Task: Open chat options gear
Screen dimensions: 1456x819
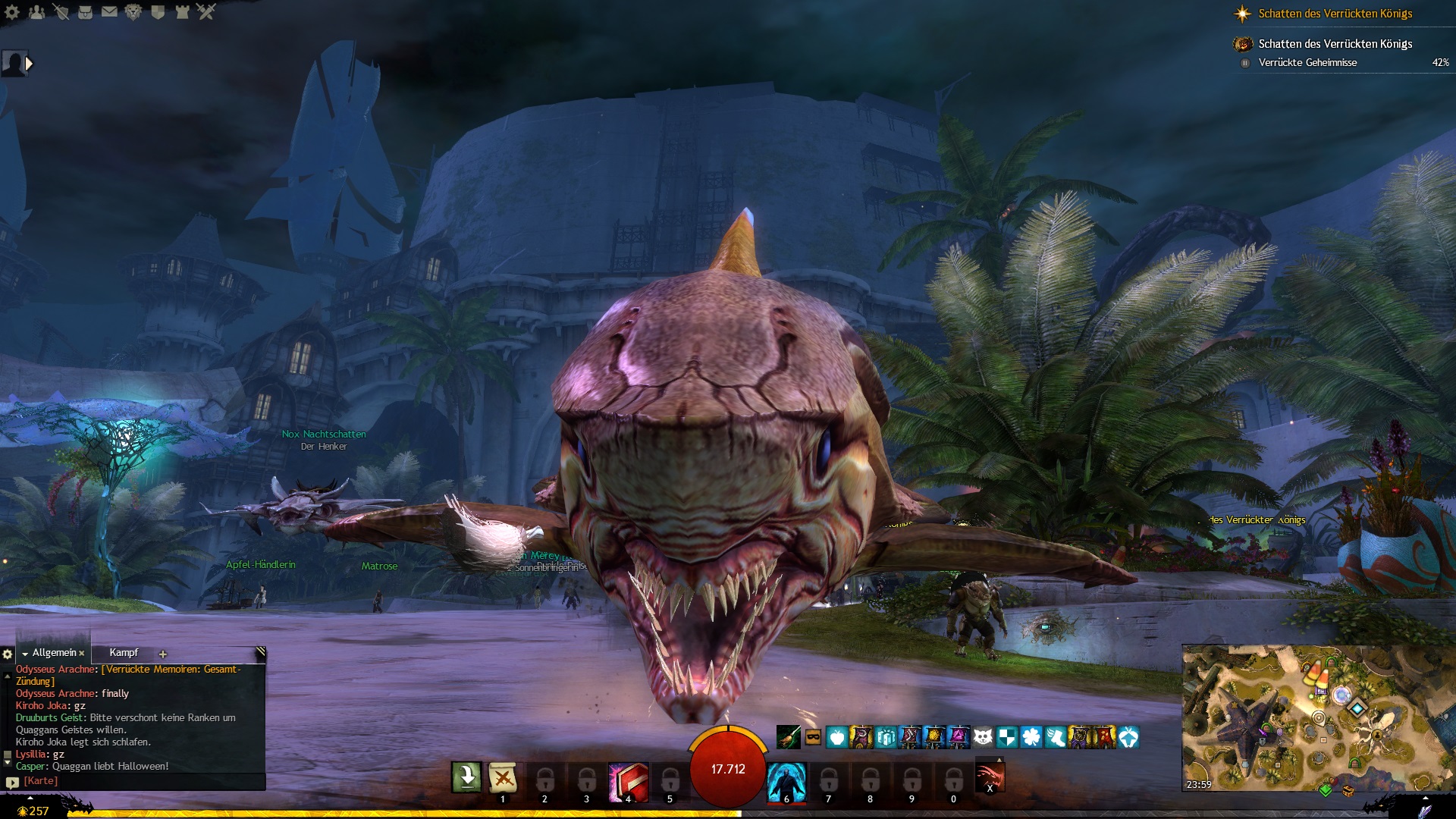Action: point(8,654)
